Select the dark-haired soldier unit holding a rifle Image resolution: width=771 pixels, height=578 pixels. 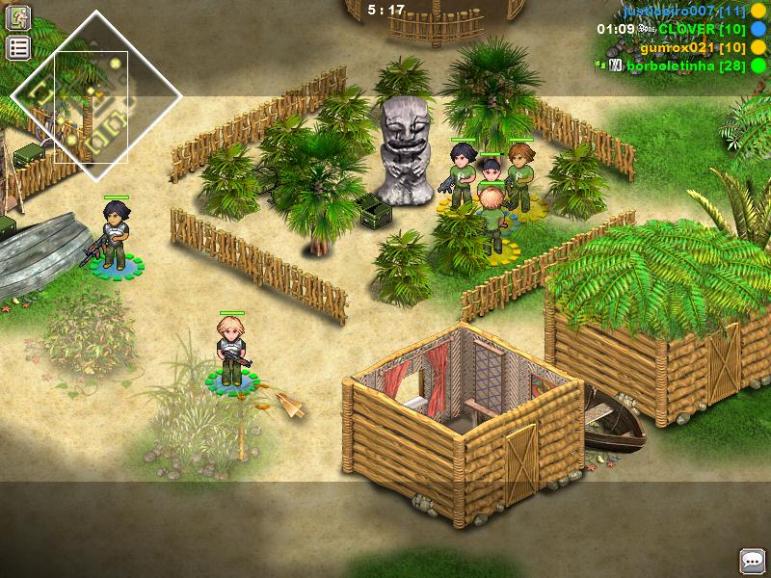pos(115,236)
